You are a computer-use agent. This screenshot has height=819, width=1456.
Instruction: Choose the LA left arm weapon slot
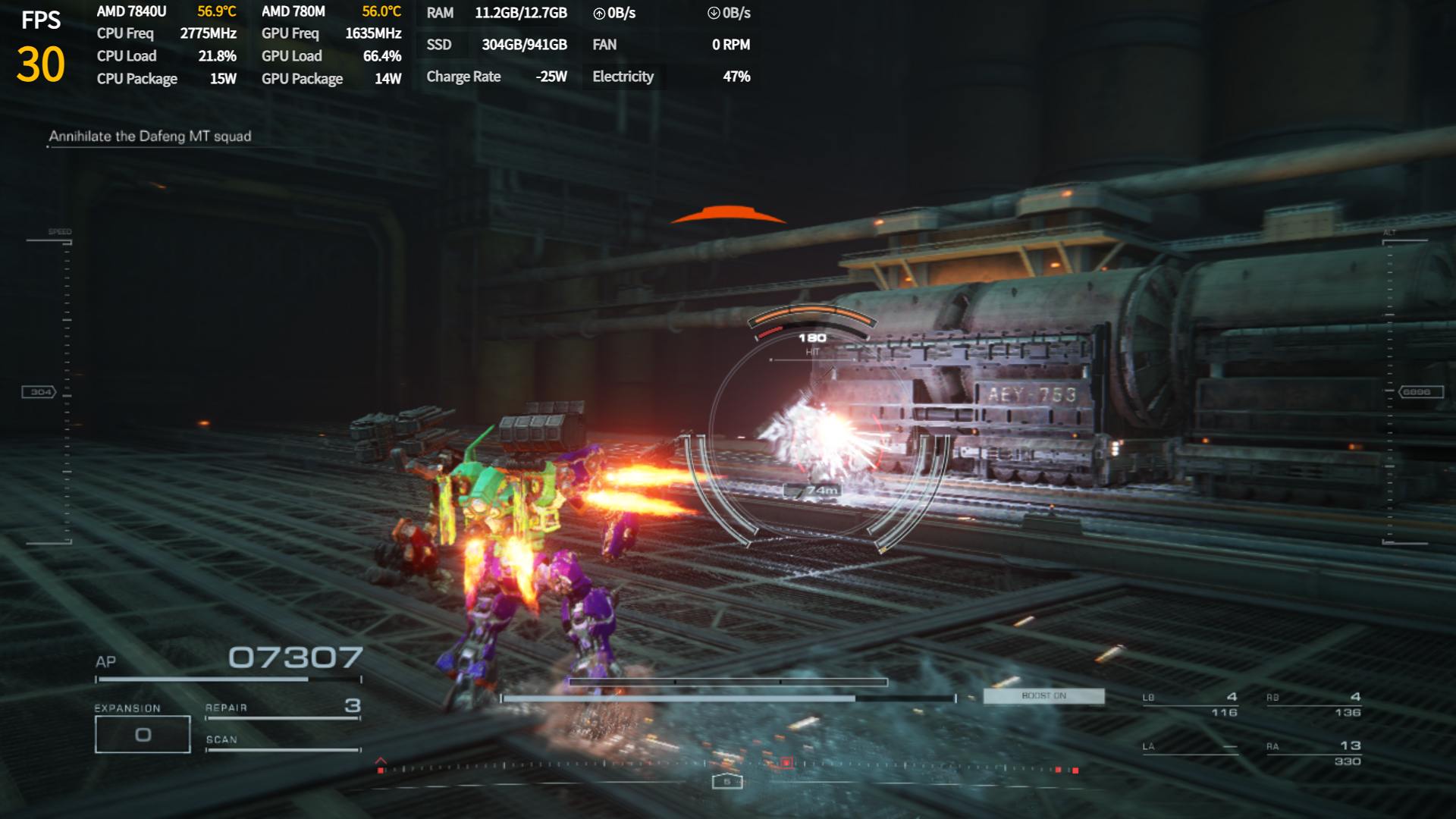point(1191,748)
